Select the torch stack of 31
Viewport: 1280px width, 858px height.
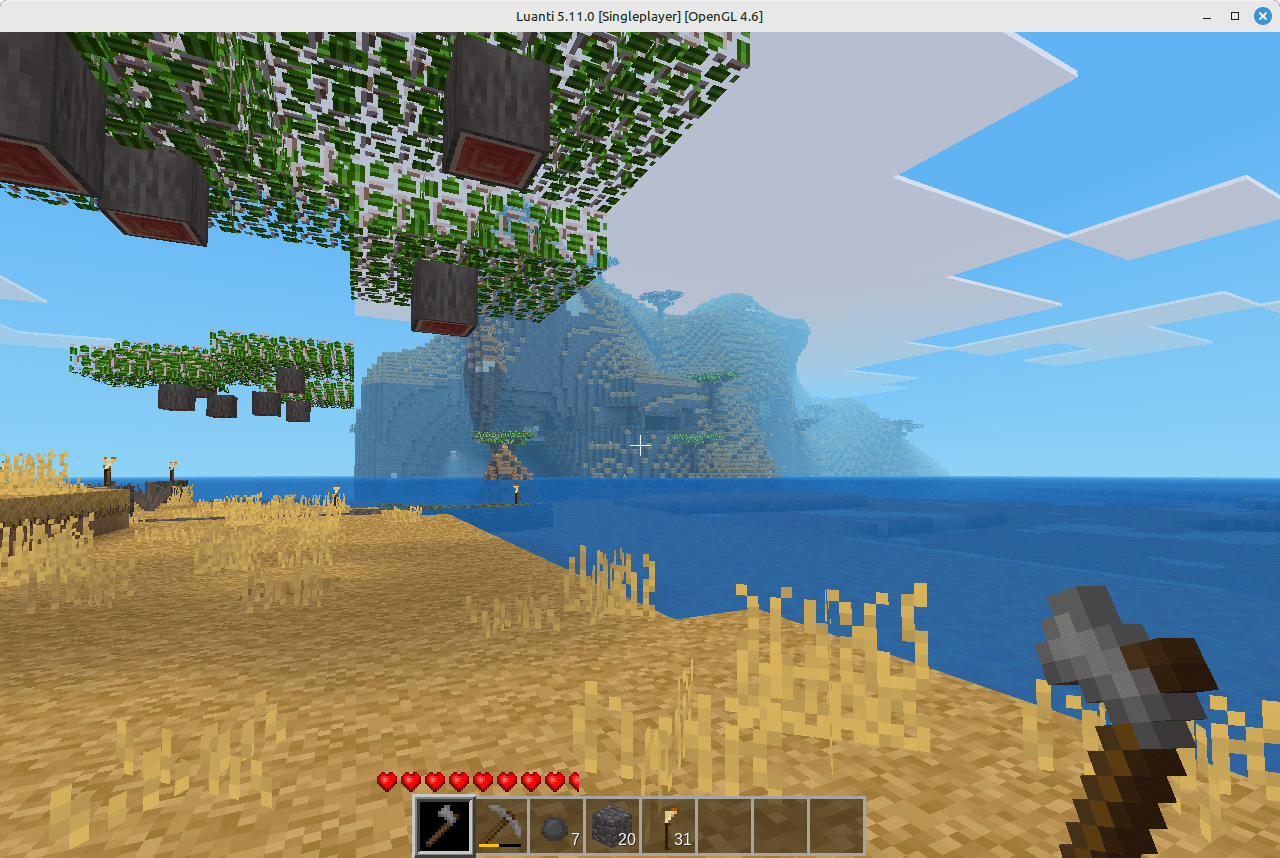[x=668, y=824]
